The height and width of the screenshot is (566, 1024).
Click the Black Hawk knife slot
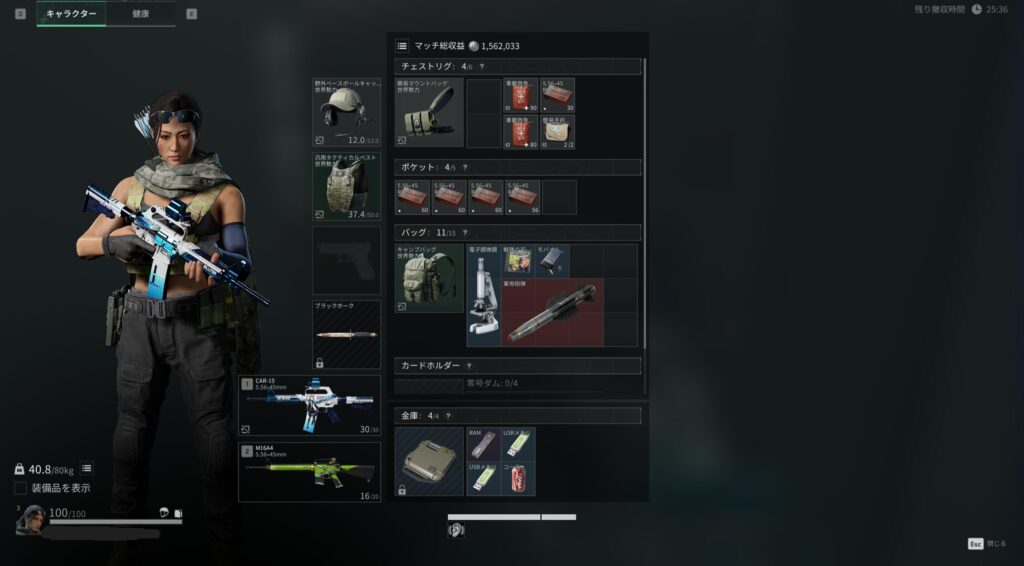[x=346, y=334]
